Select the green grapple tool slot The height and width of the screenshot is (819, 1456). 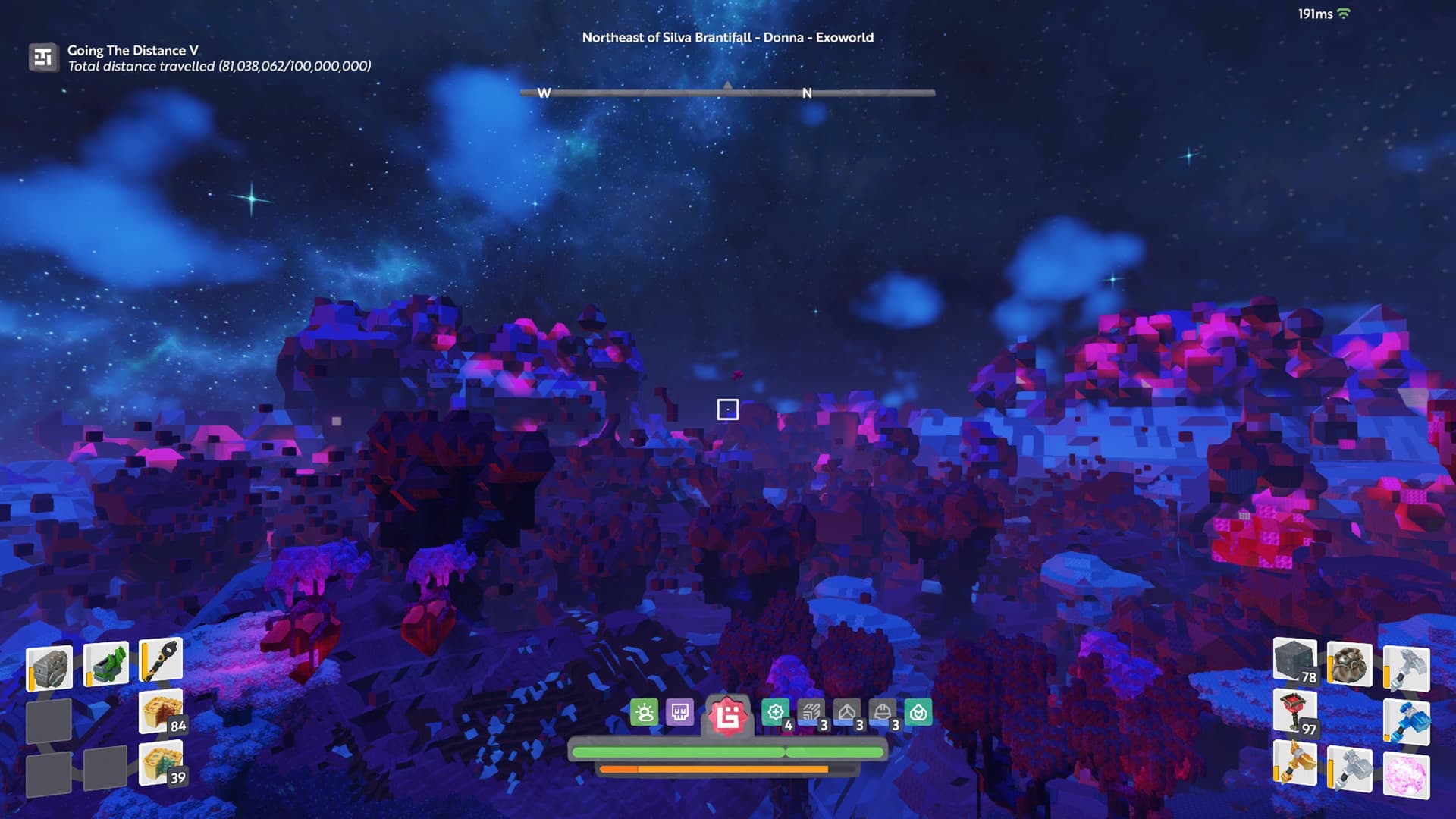tap(105, 664)
